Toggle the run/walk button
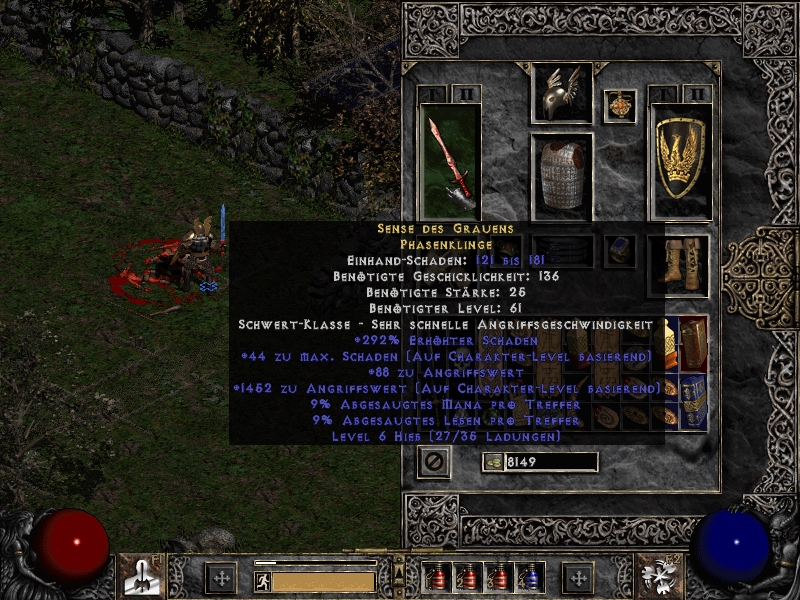The image size is (800, 600). coord(260,581)
